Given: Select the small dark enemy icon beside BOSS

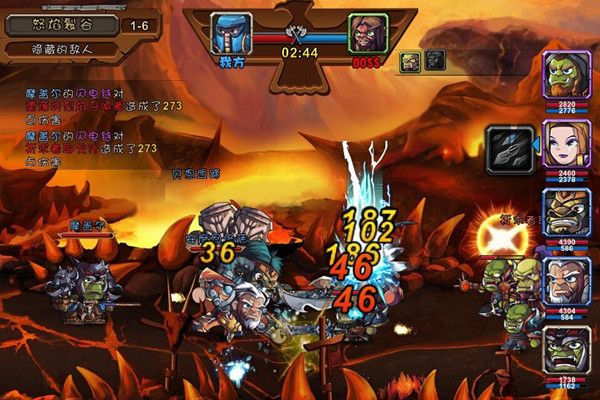Looking at the screenshot, I should click(435, 61).
